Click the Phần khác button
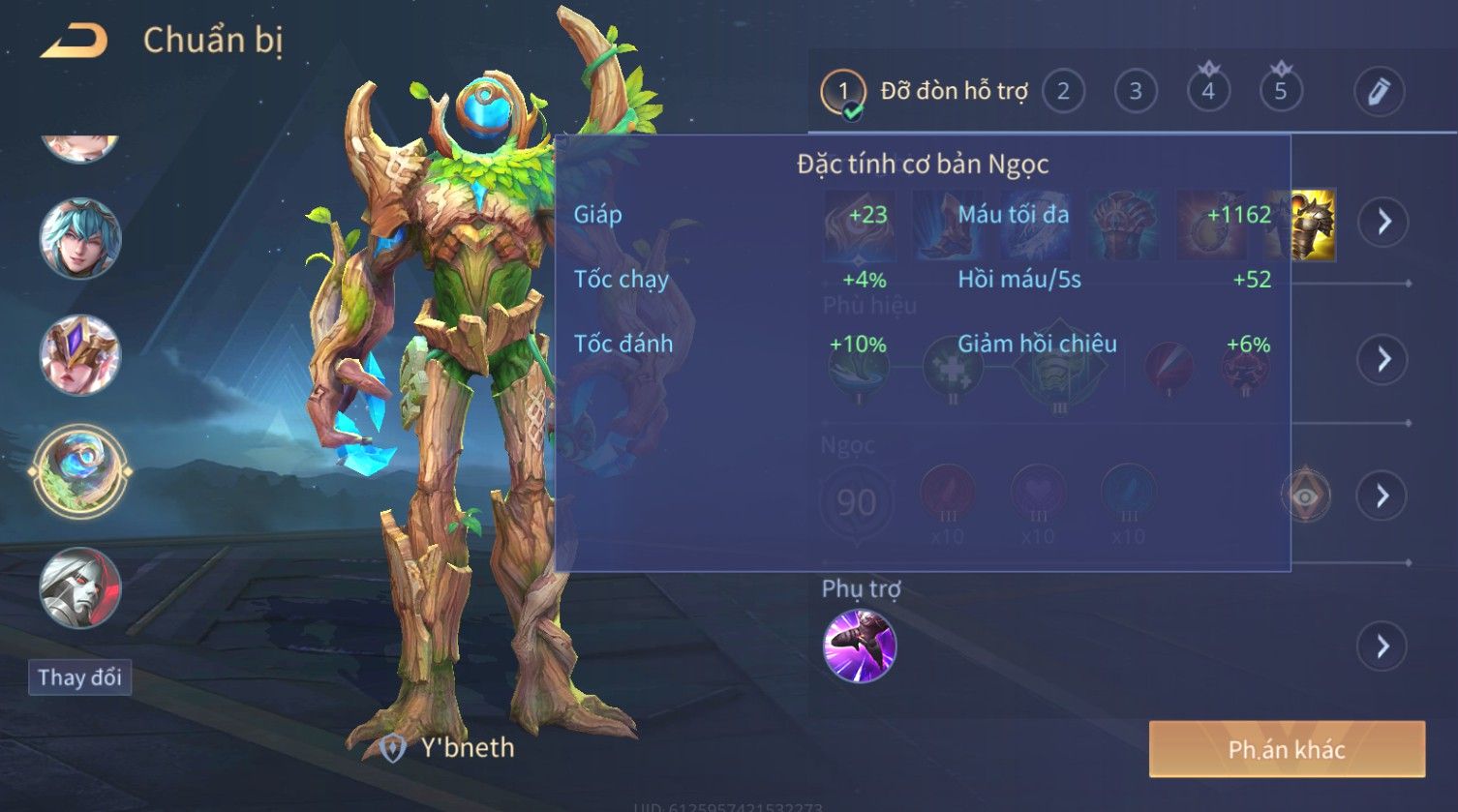The image size is (1458, 812). [1287, 749]
